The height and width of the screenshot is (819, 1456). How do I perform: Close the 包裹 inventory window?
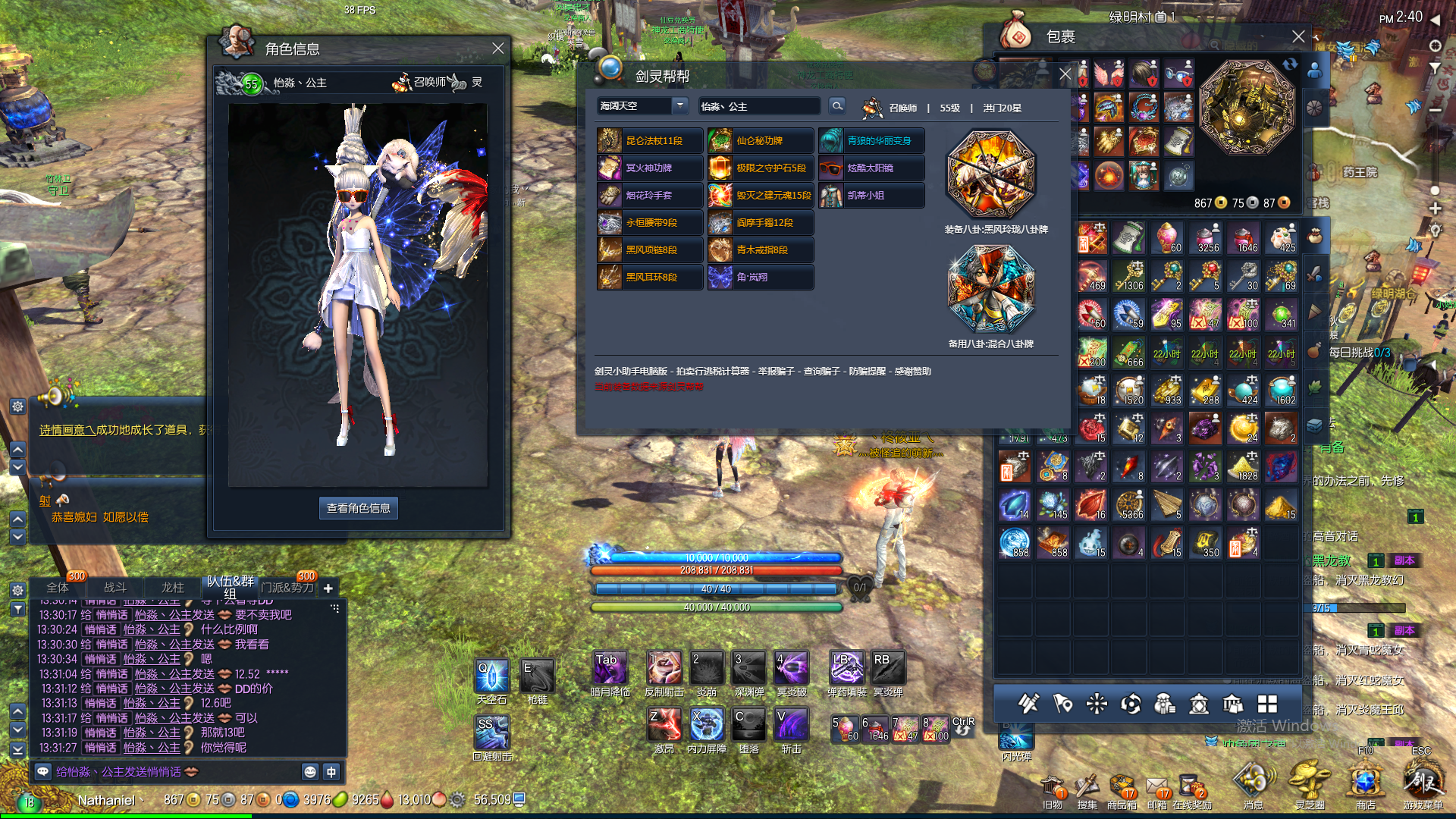point(1298,36)
